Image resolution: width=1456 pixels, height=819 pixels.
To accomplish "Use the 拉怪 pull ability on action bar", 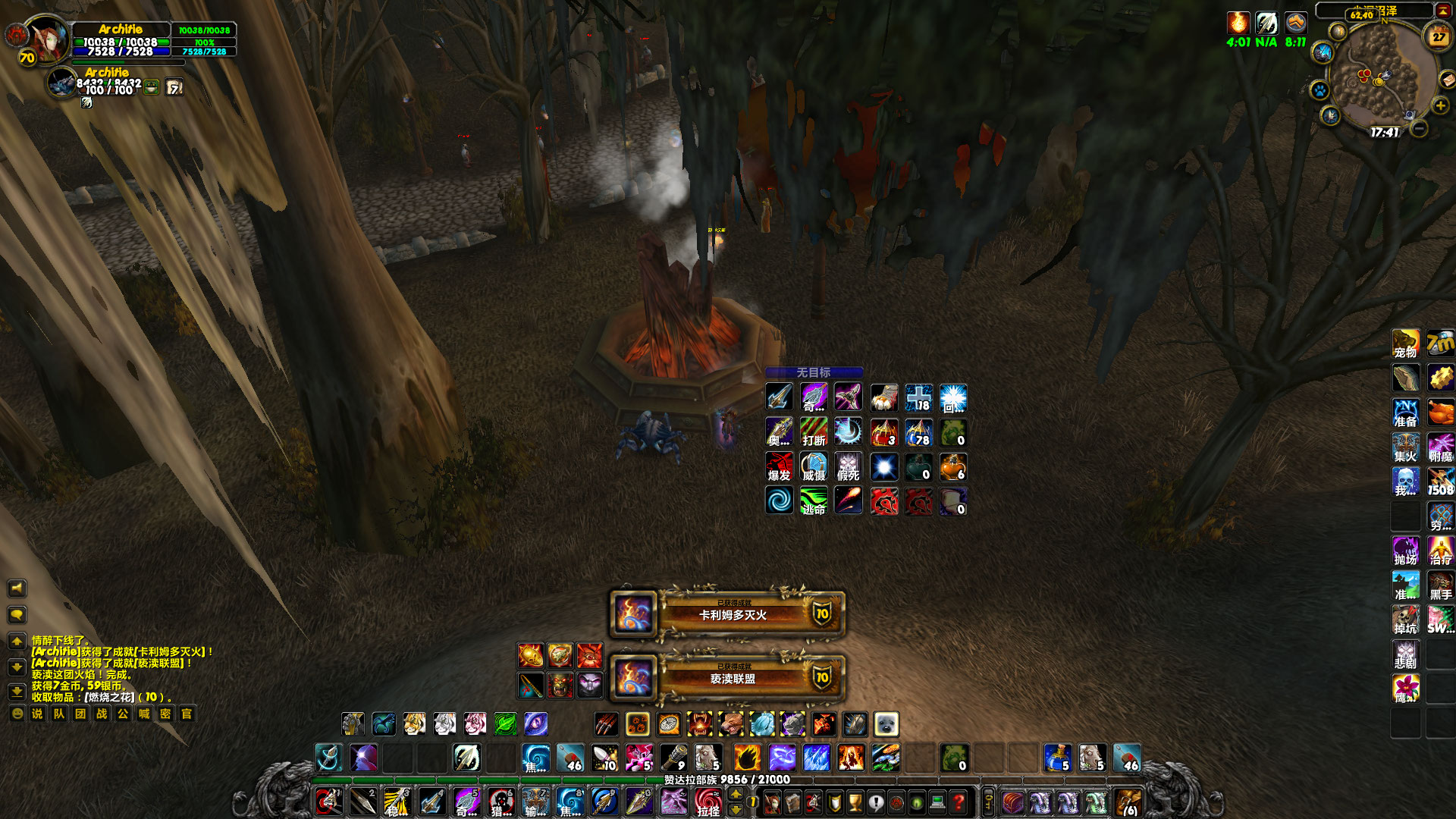I will [708, 802].
